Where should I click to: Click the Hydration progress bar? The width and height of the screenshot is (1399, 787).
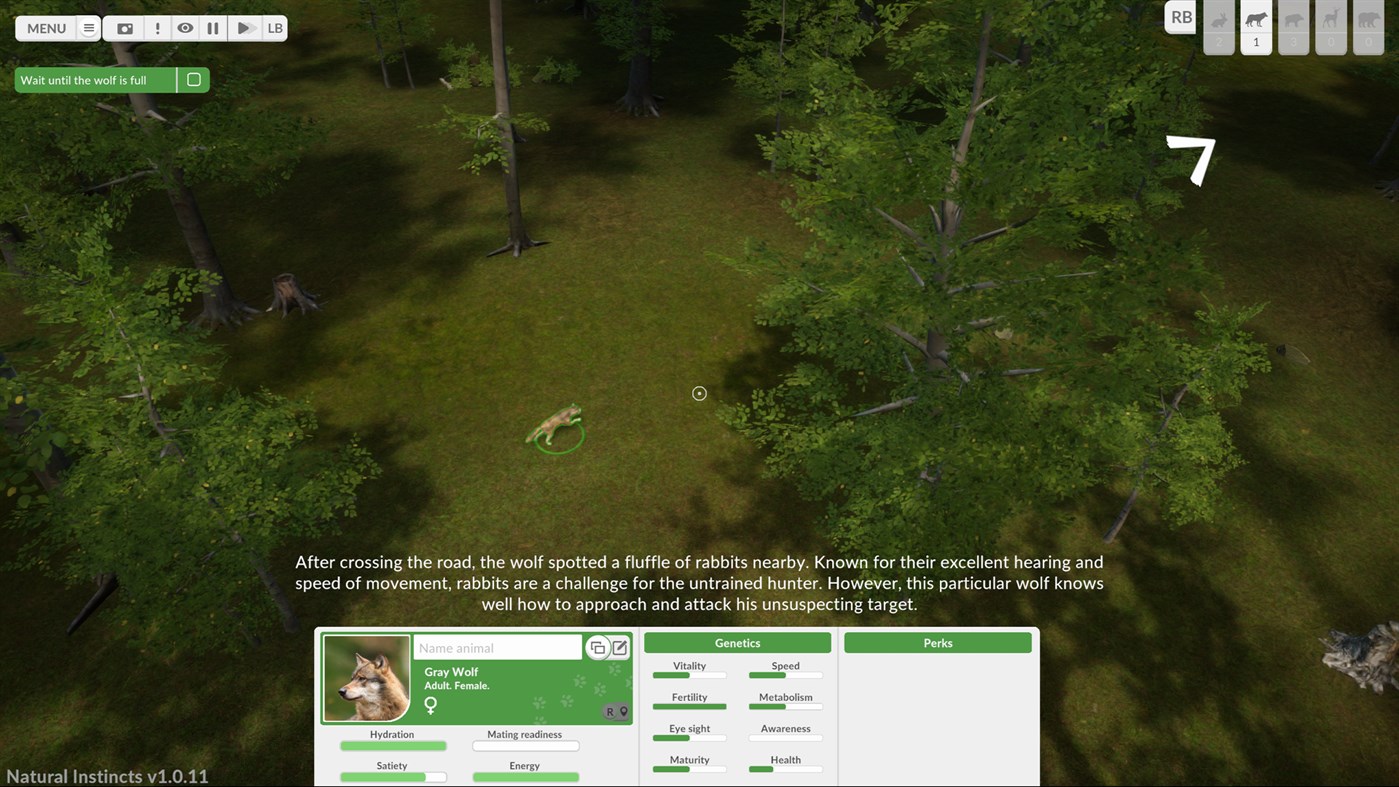[x=393, y=745]
